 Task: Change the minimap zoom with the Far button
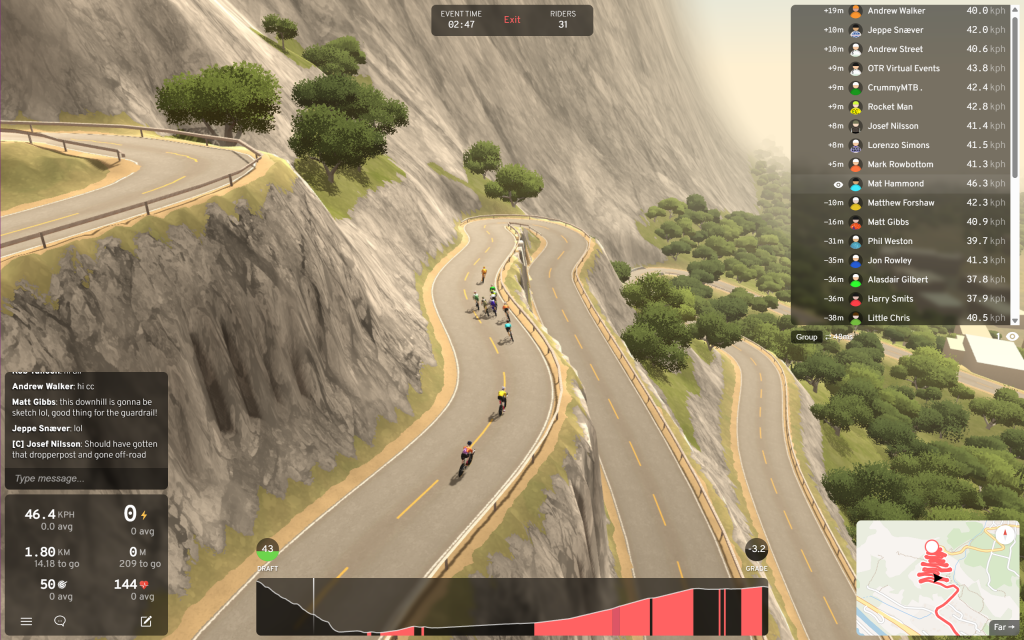pyautogui.click(x=1003, y=627)
